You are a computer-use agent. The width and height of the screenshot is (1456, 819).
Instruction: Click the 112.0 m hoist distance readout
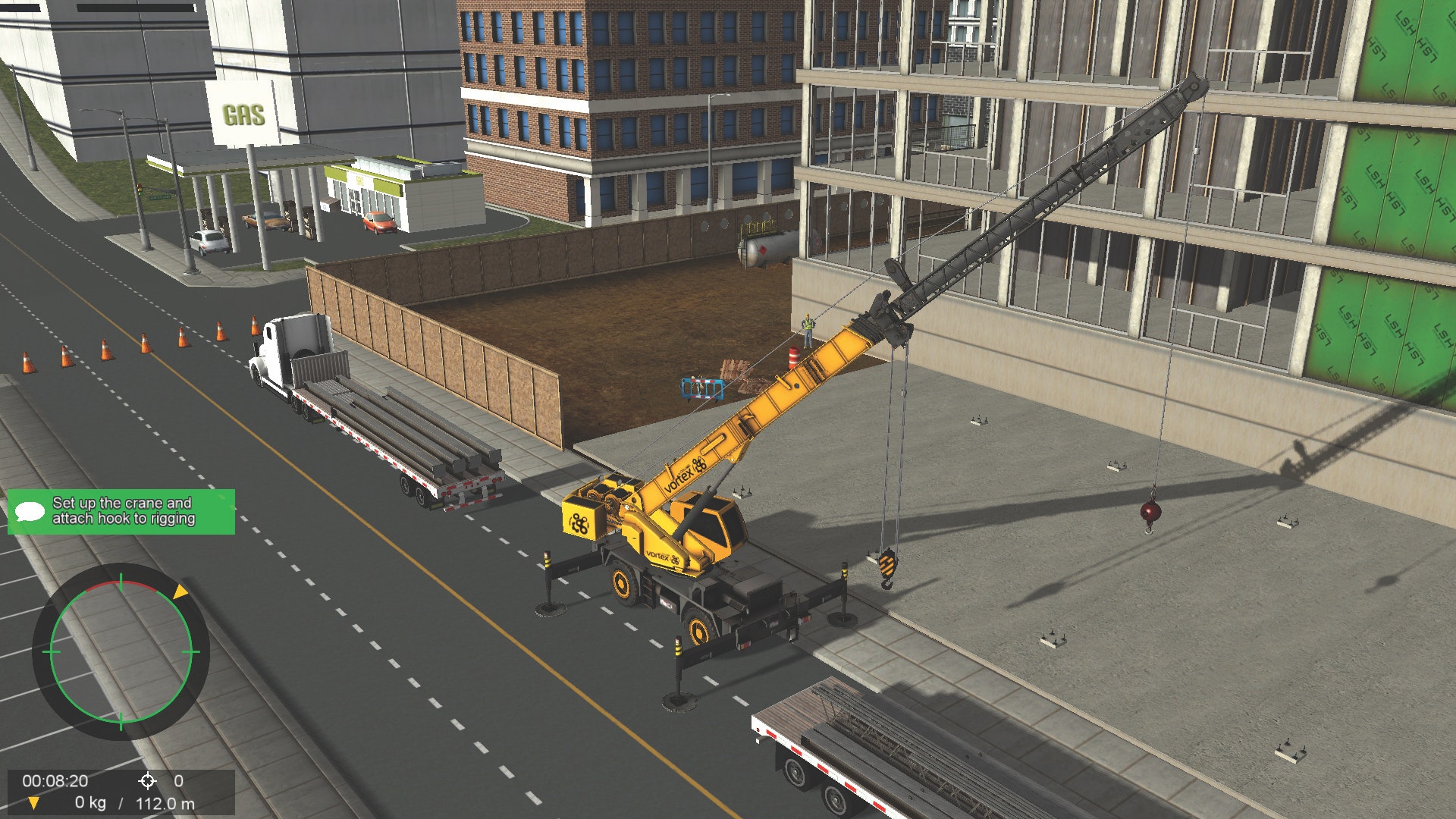(166, 802)
